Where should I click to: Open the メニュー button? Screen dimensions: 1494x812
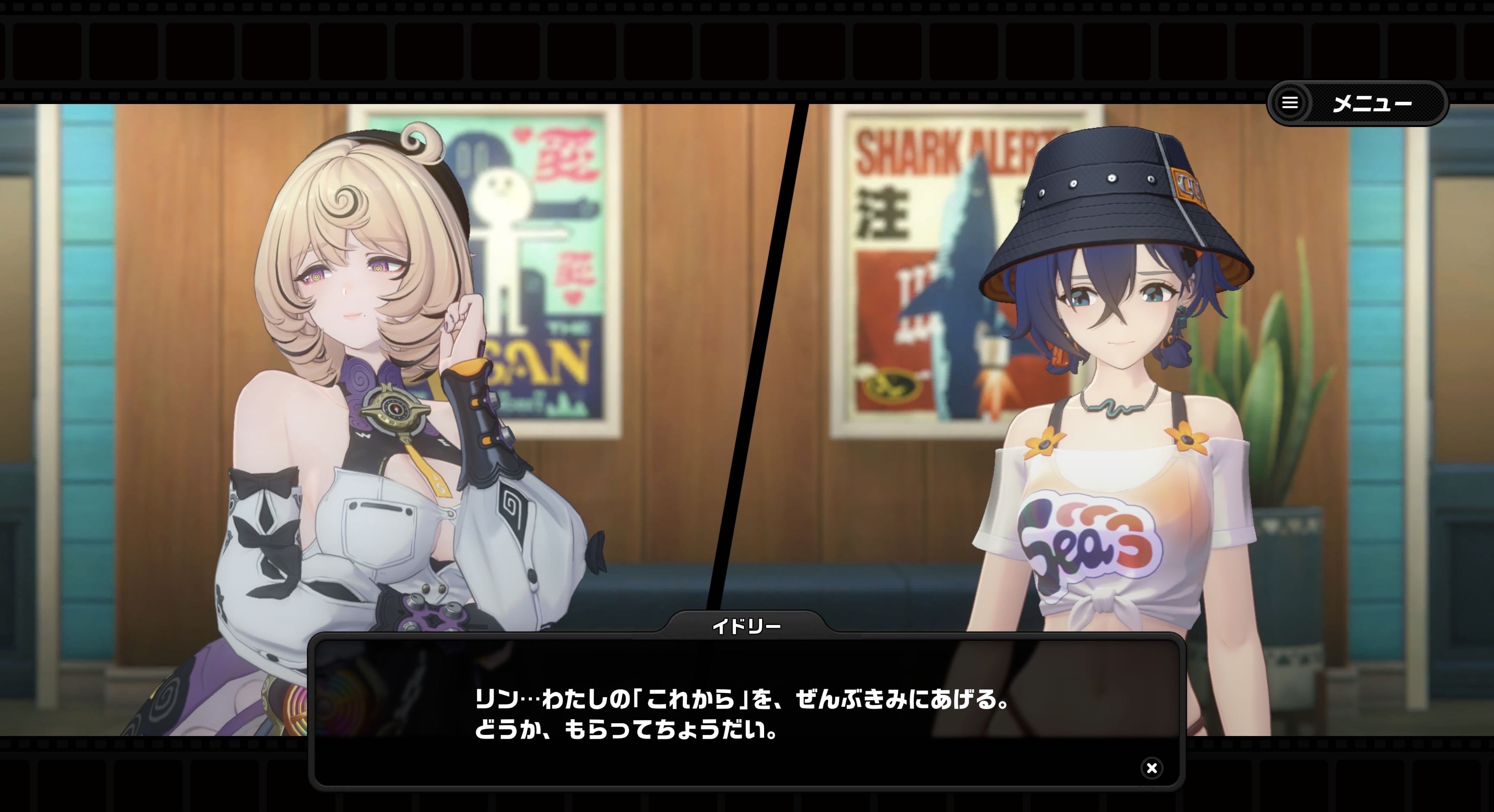click(x=1357, y=103)
